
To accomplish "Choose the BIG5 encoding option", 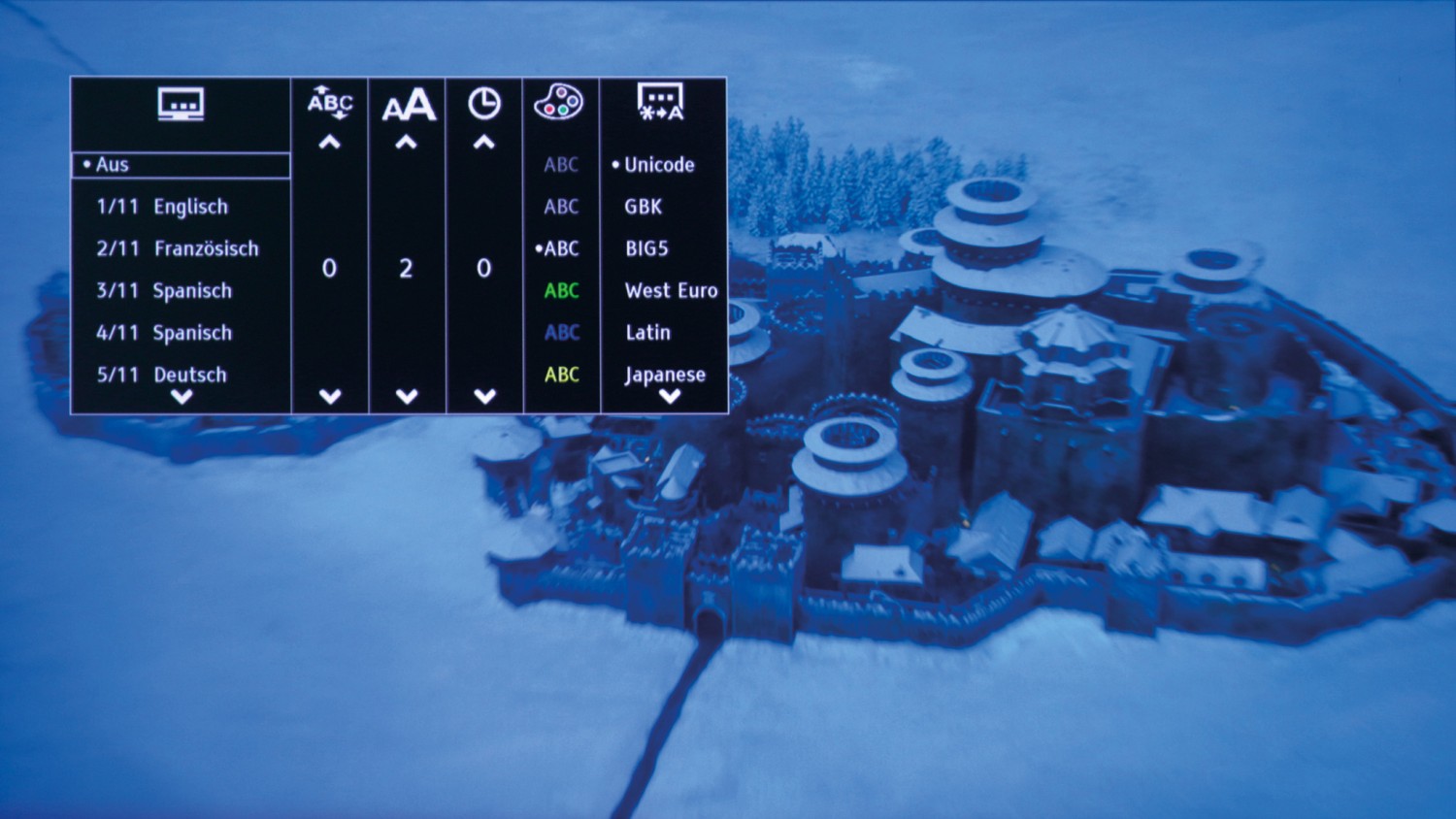I will pos(646,248).
